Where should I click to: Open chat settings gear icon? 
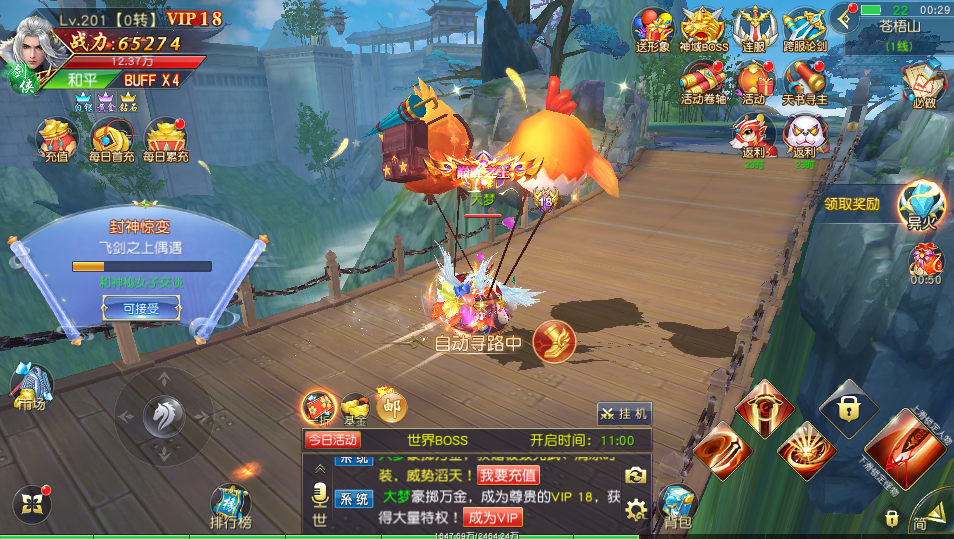point(635,510)
